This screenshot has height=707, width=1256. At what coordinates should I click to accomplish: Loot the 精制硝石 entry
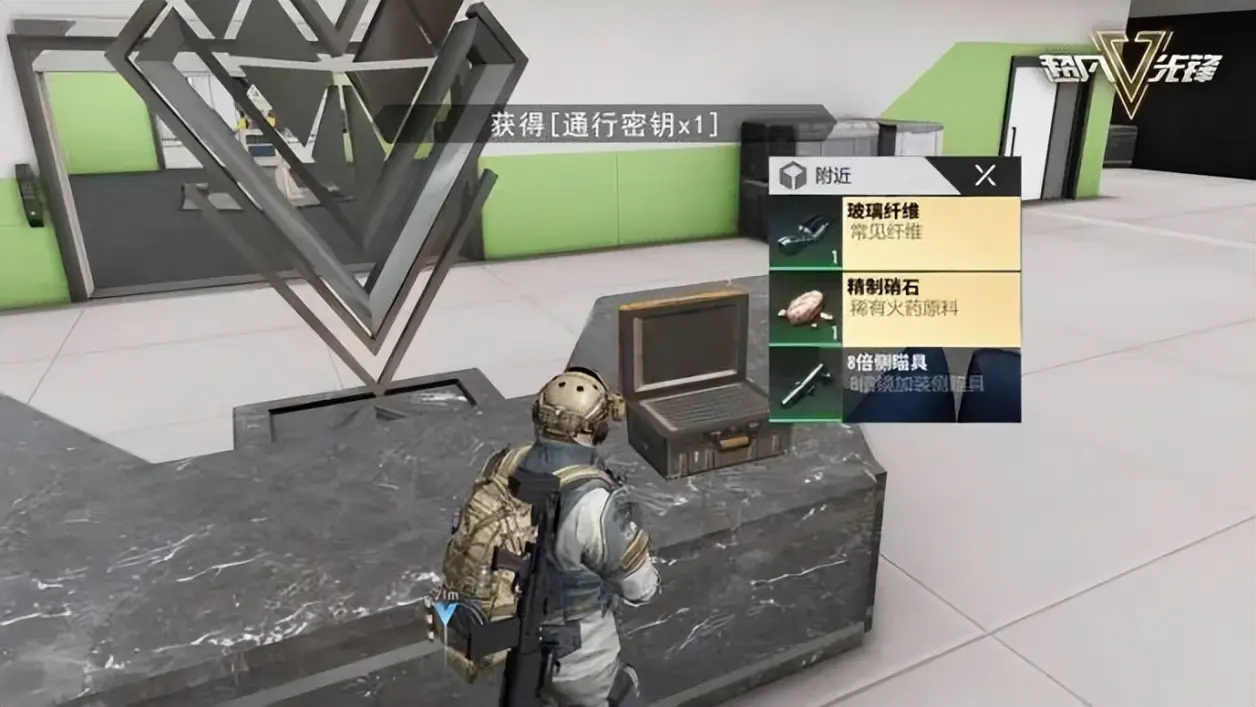click(x=895, y=308)
